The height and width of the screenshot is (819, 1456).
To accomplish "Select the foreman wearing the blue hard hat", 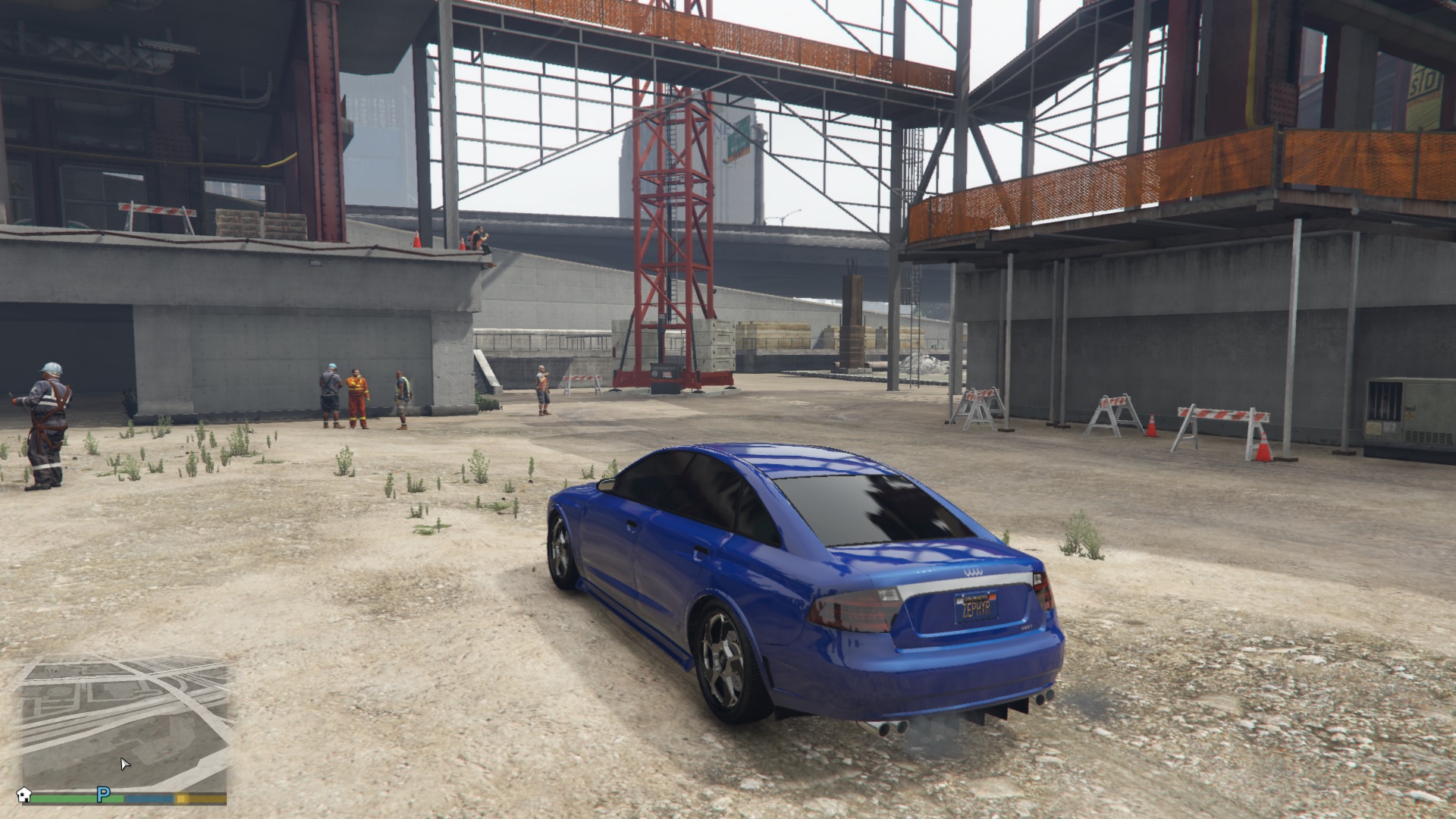I will 331,385.
